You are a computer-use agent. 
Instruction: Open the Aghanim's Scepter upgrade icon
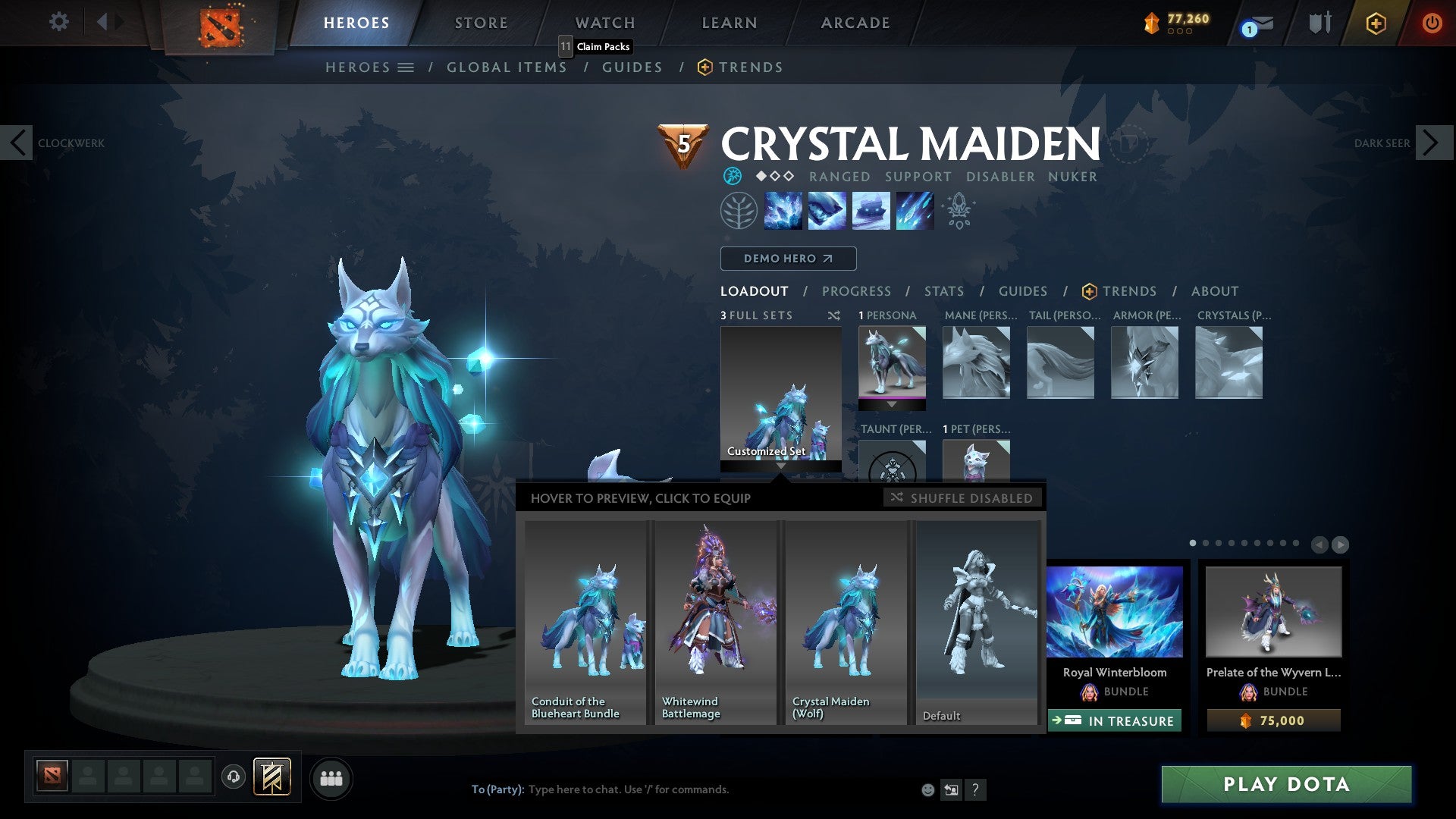pyautogui.click(x=957, y=211)
